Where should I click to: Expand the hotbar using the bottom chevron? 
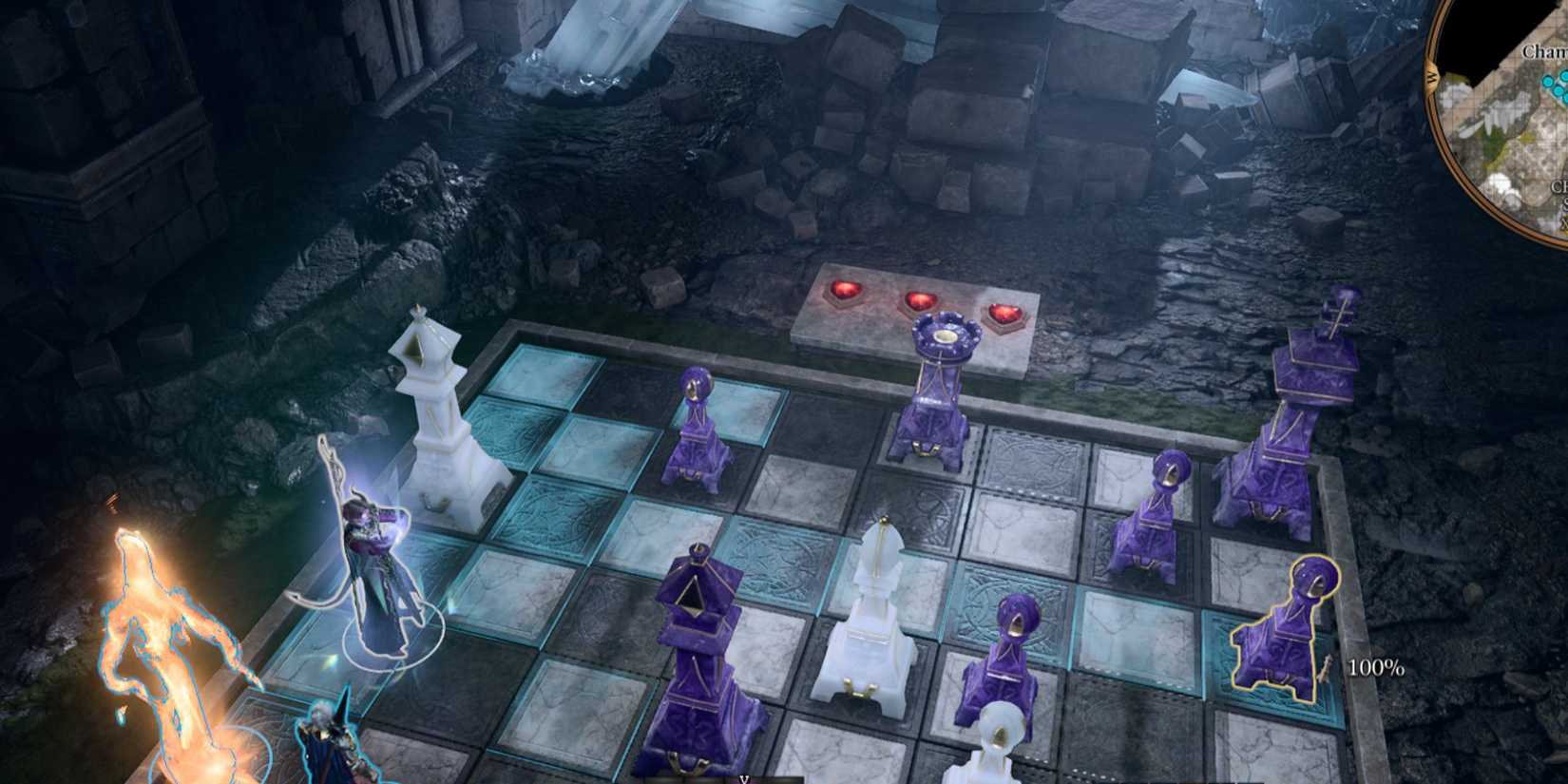(744, 777)
